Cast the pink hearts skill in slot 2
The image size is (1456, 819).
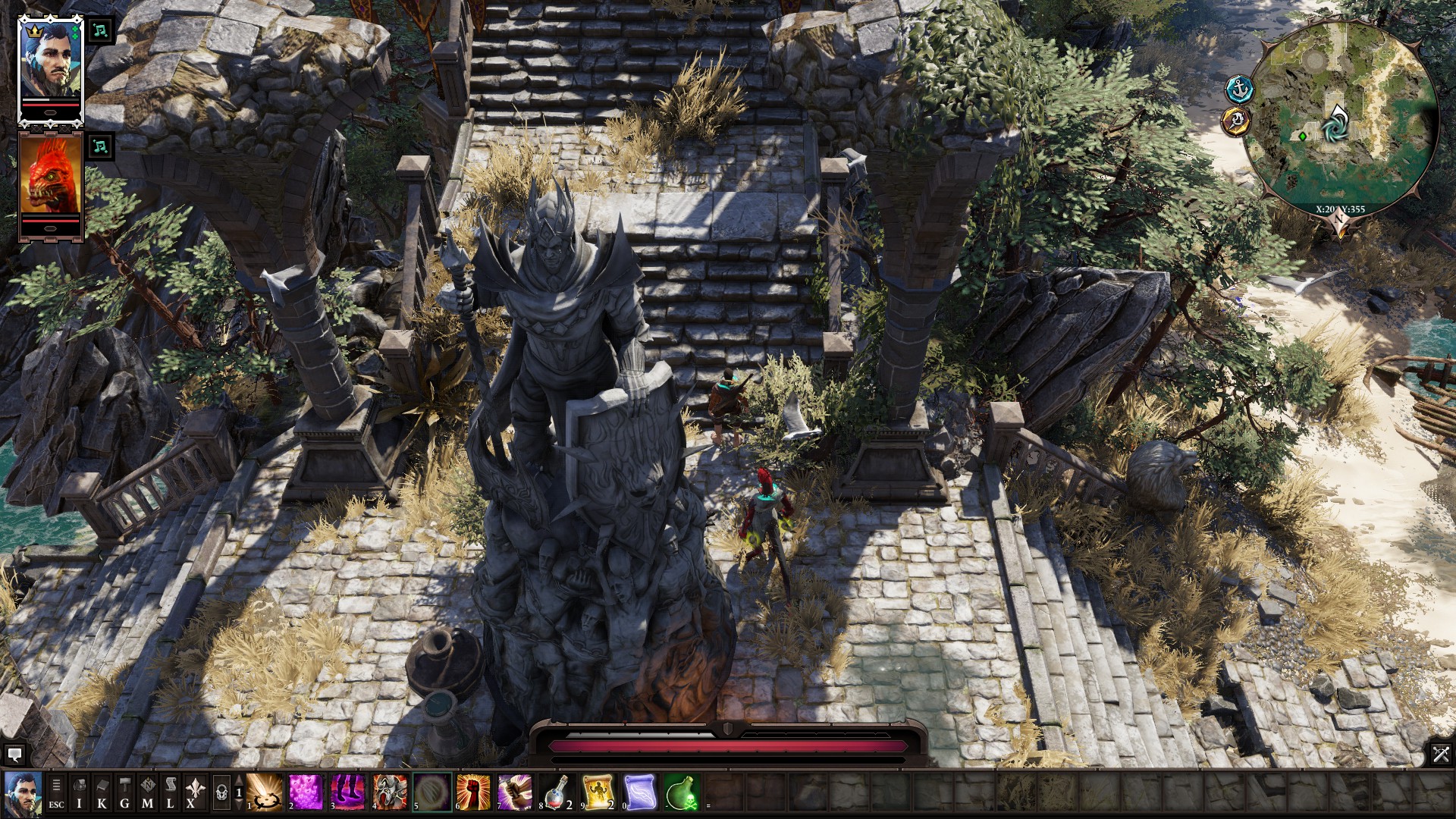pos(306,792)
